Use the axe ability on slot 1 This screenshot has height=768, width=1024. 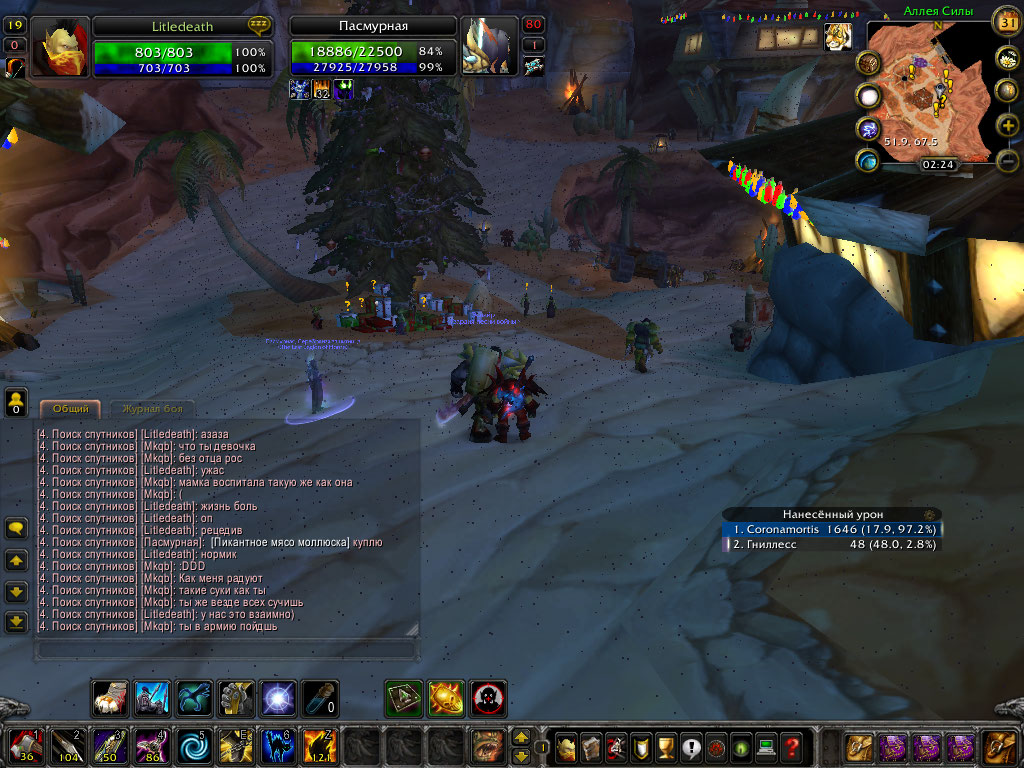(24, 747)
